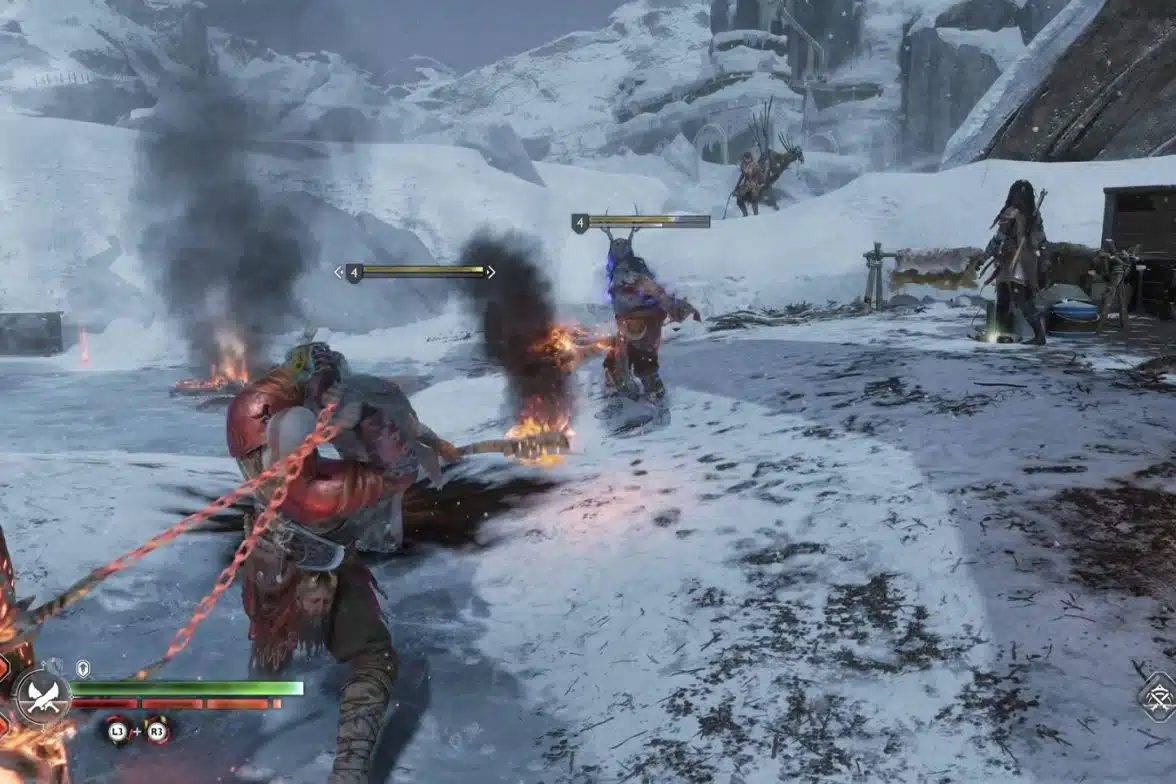The height and width of the screenshot is (784, 1176).
Task: Click the small shield icon above health bar
Action: point(83,667)
